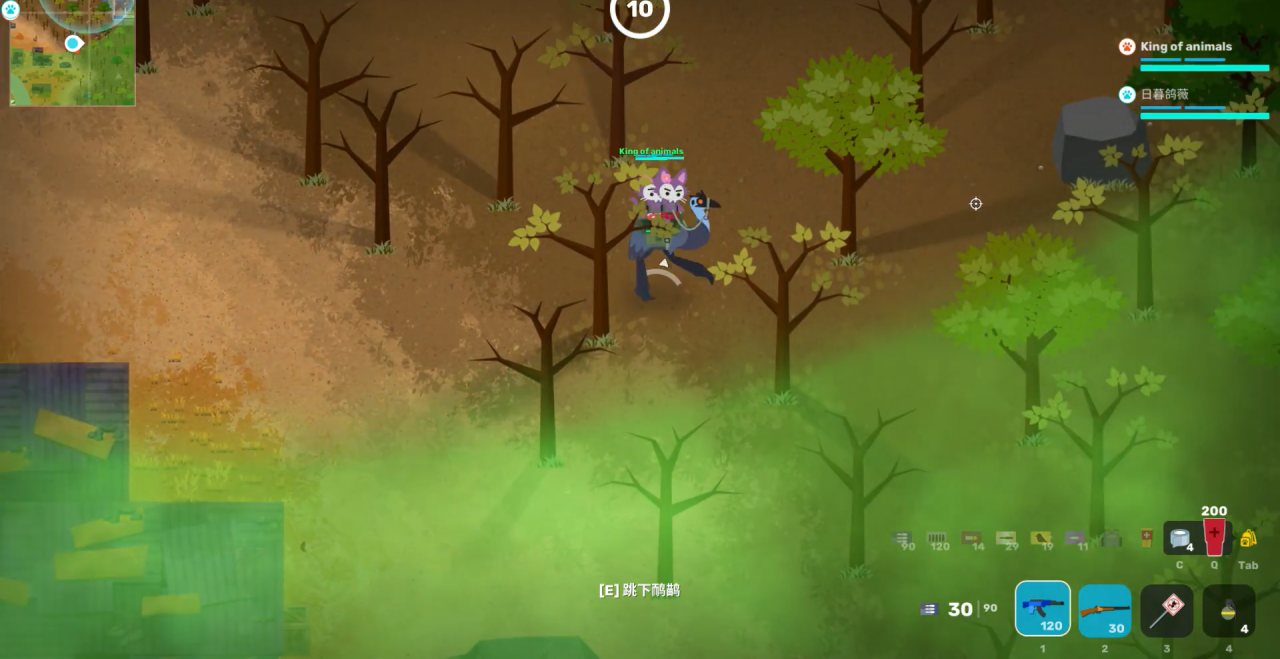Use the duct tape armor repair
Screen dimensions: 1280x659
(x=1181, y=538)
